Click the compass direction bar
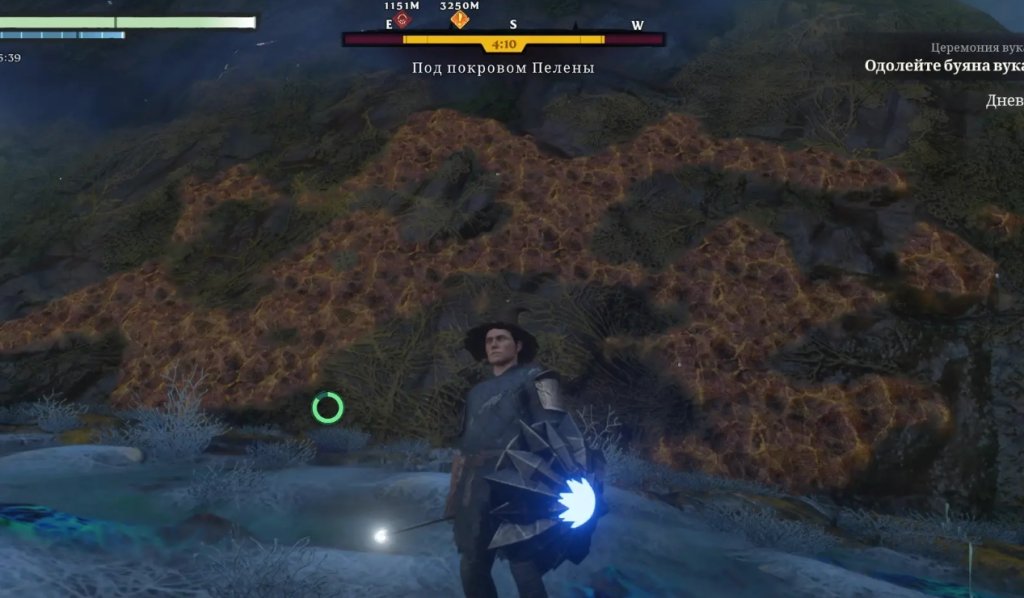1024x598 pixels. (x=503, y=39)
